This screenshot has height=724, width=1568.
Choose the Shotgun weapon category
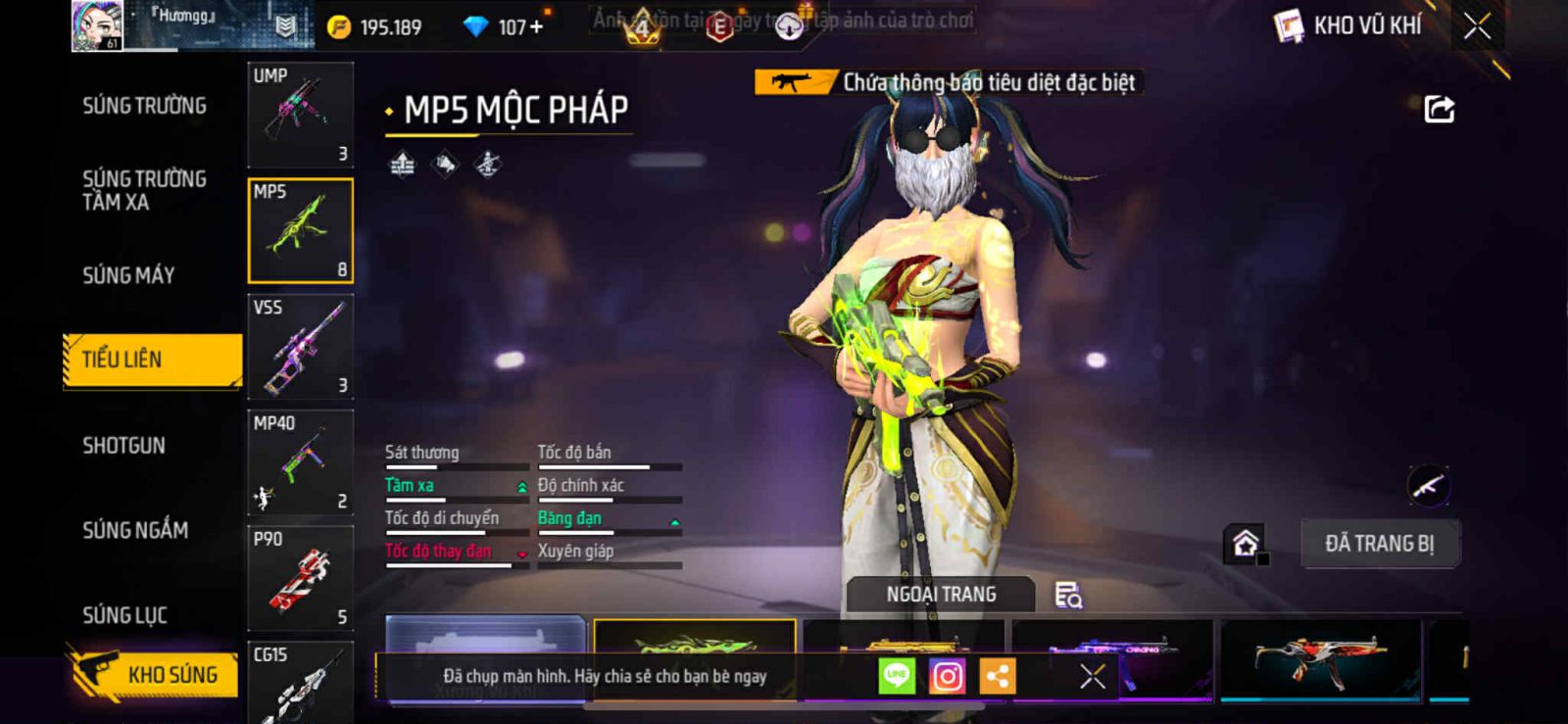[123, 446]
